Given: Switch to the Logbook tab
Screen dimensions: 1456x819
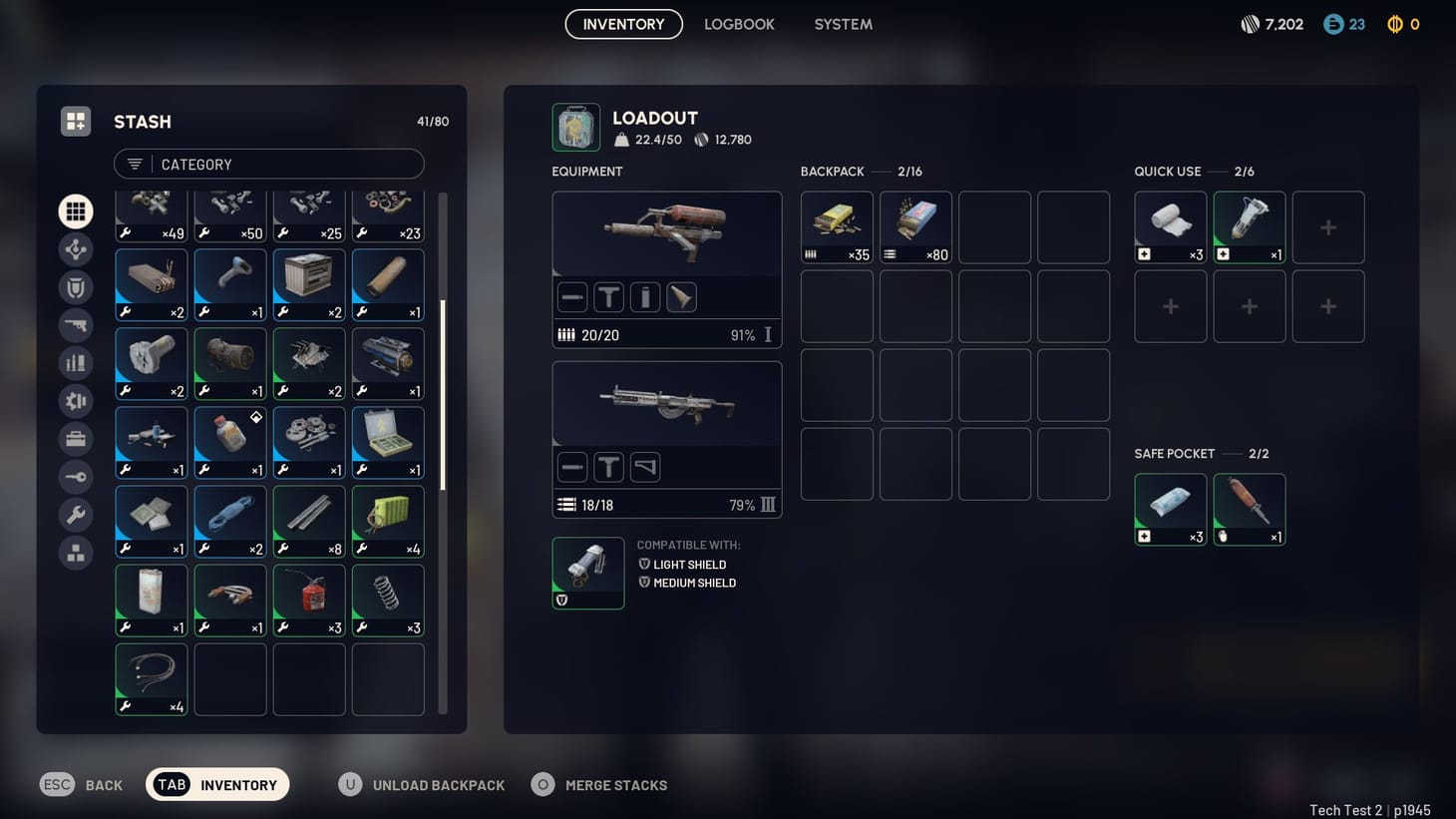Looking at the screenshot, I should tap(739, 24).
